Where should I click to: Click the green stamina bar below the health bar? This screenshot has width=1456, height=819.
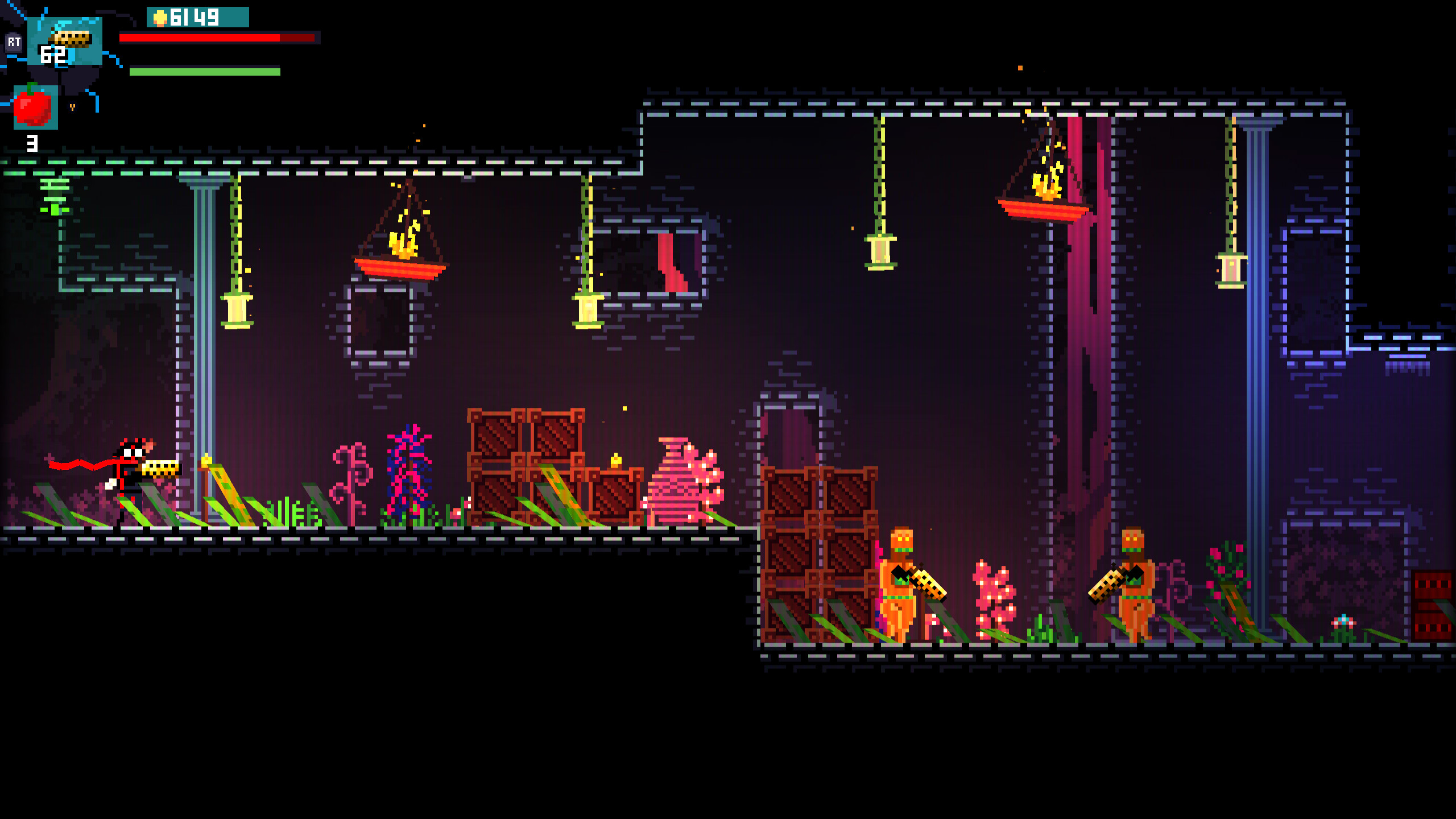205,73
